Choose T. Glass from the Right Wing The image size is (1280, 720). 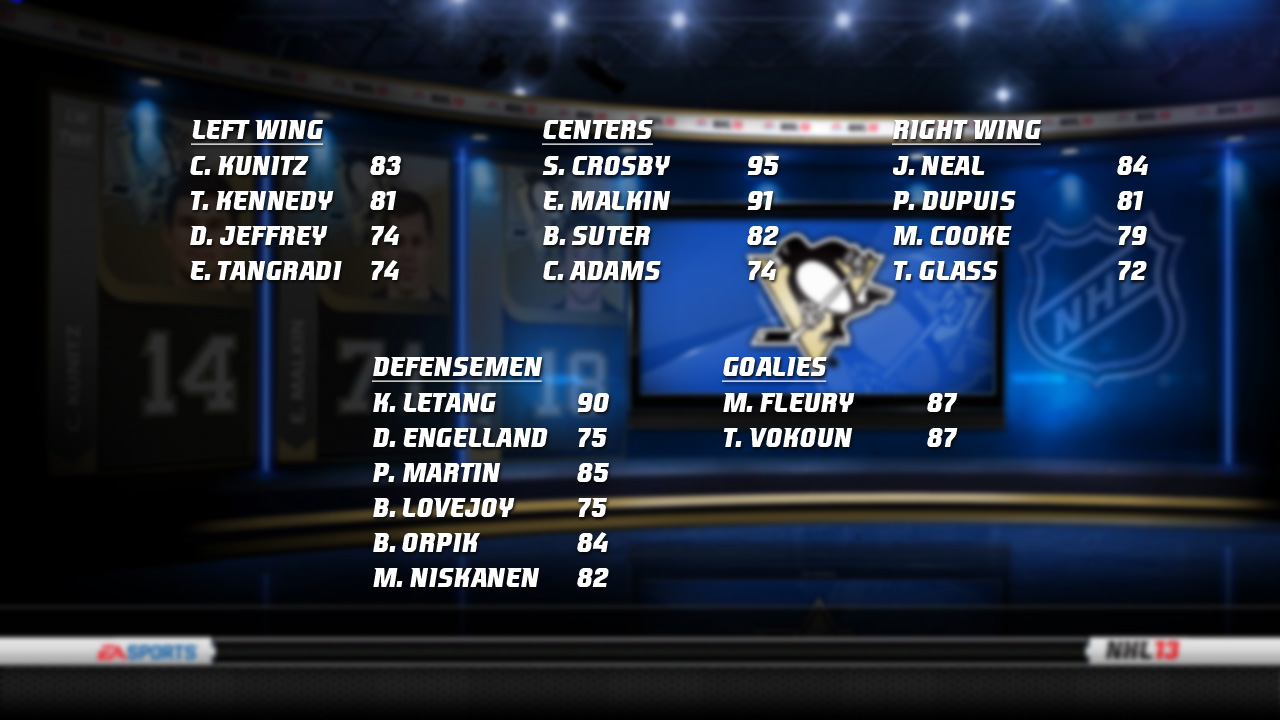click(945, 271)
